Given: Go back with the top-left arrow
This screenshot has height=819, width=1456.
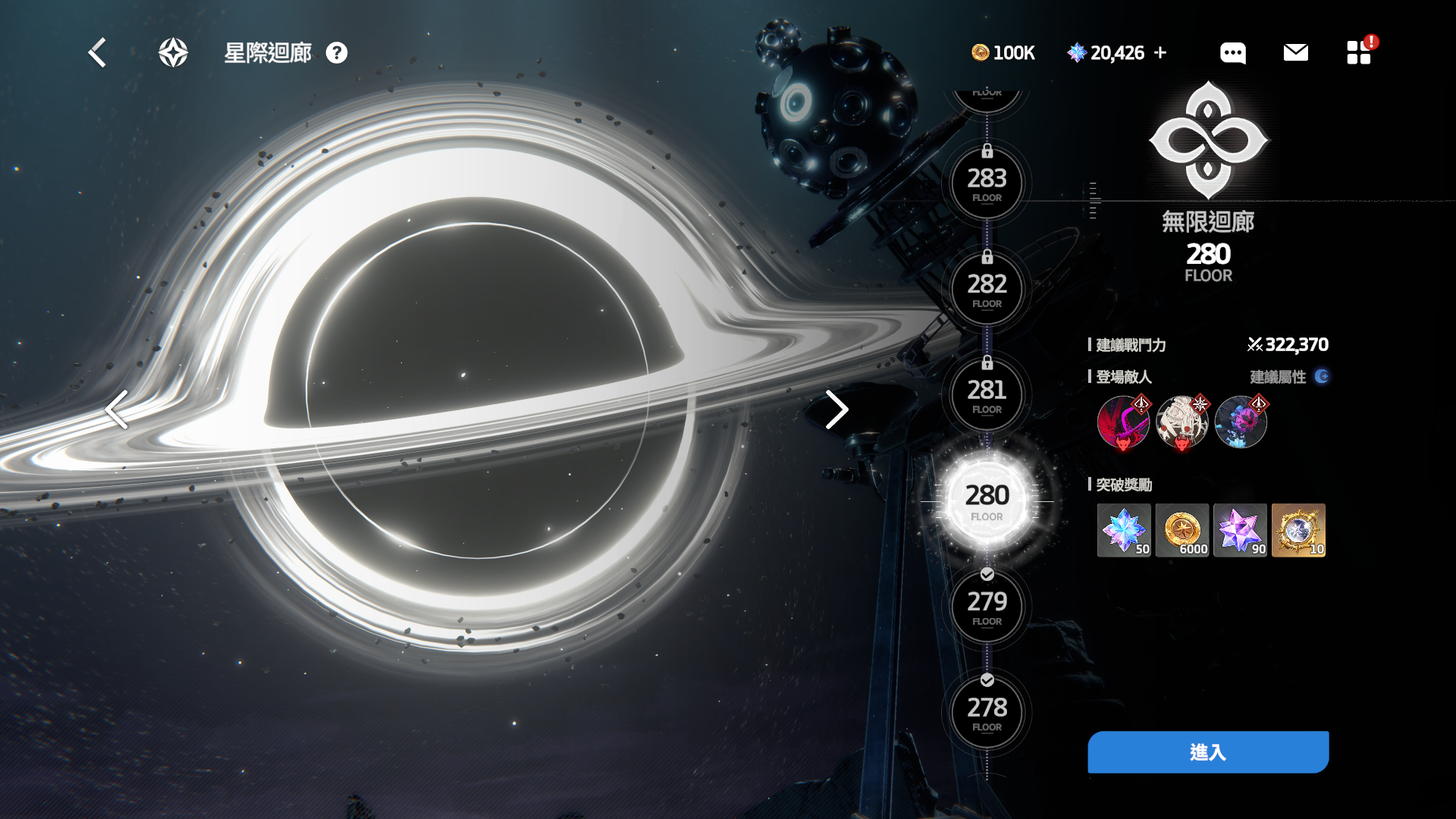Looking at the screenshot, I should [97, 53].
